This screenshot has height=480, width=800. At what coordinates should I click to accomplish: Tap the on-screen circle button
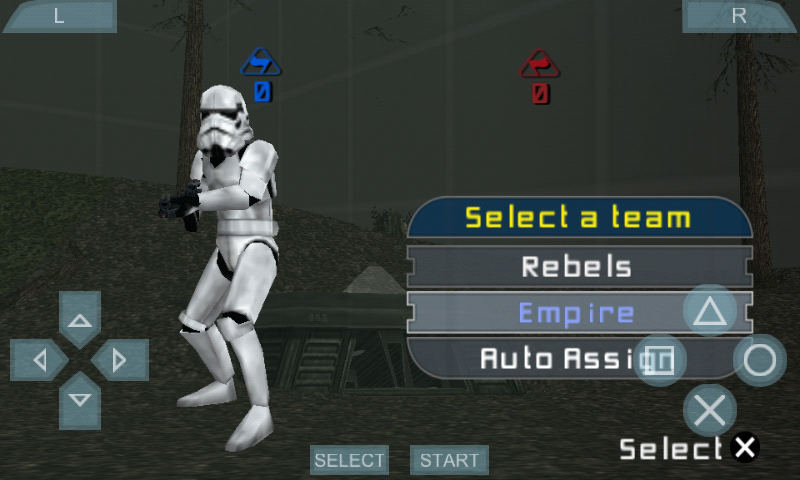click(760, 360)
